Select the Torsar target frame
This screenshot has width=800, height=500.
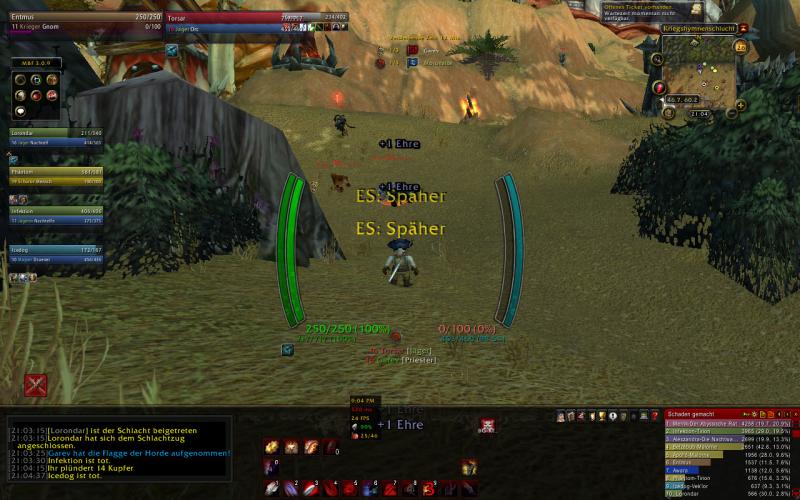tap(240, 22)
